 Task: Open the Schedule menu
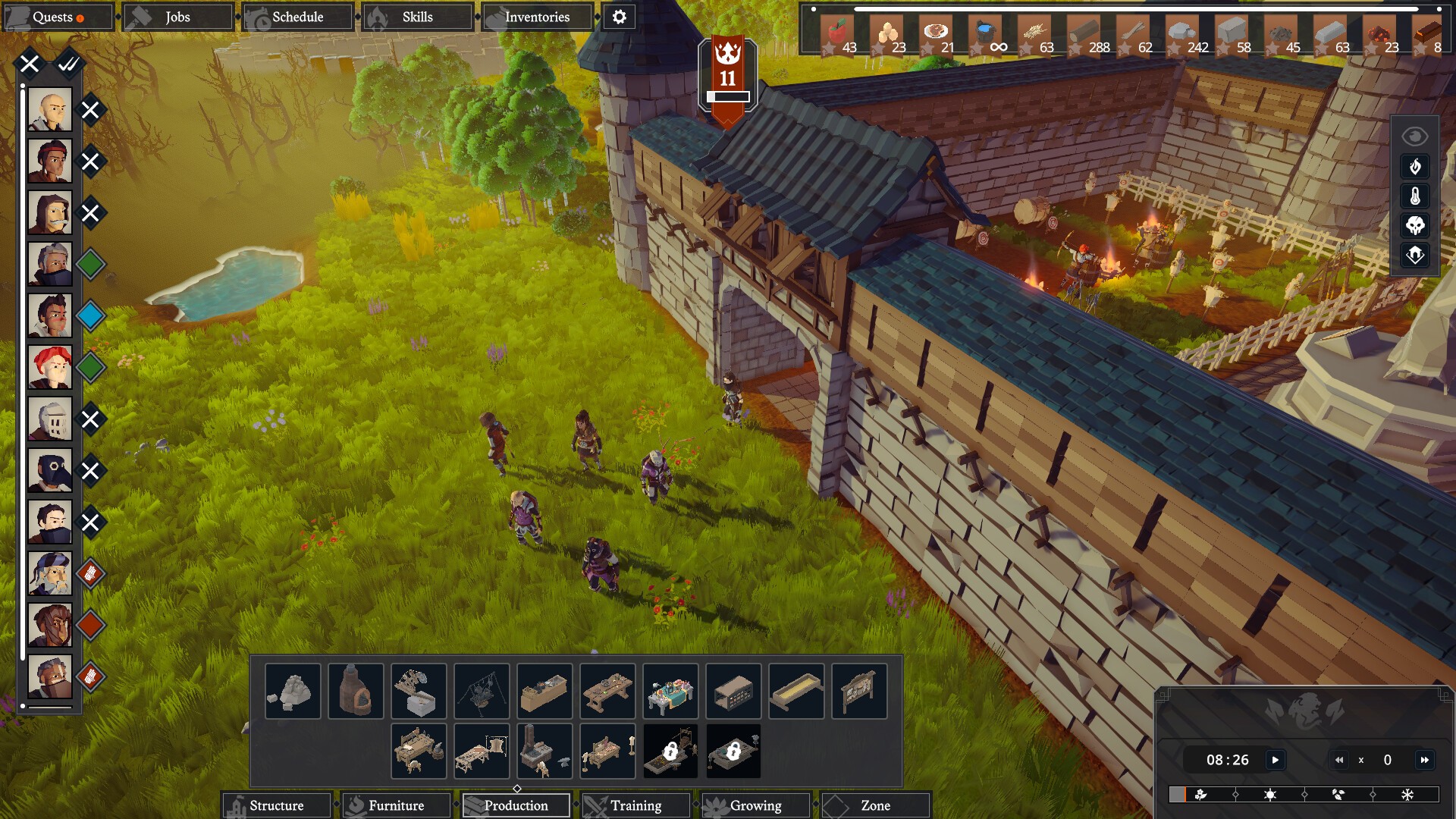(x=297, y=17)
